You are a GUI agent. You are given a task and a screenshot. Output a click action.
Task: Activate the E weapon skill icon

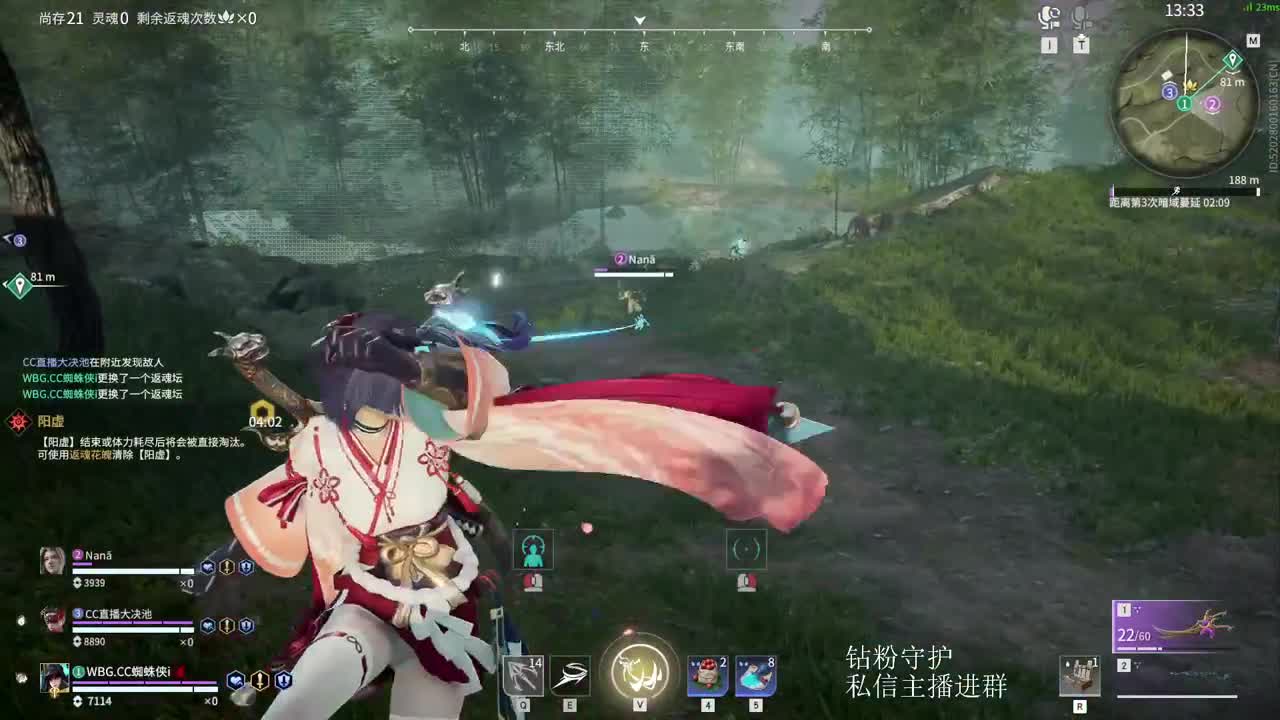(x=570, y=677)
